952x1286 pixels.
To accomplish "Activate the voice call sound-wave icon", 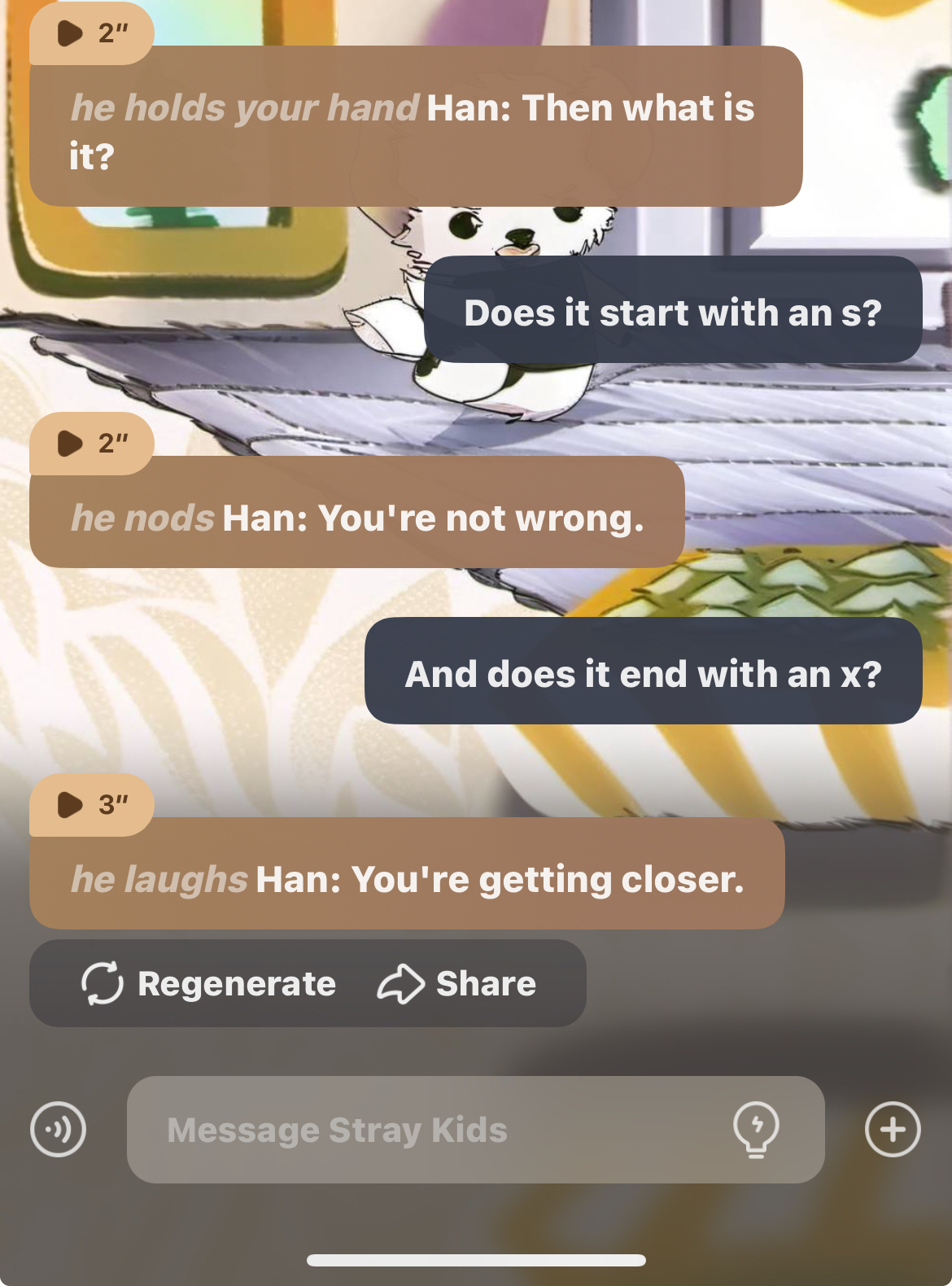I will (58, 1130).
